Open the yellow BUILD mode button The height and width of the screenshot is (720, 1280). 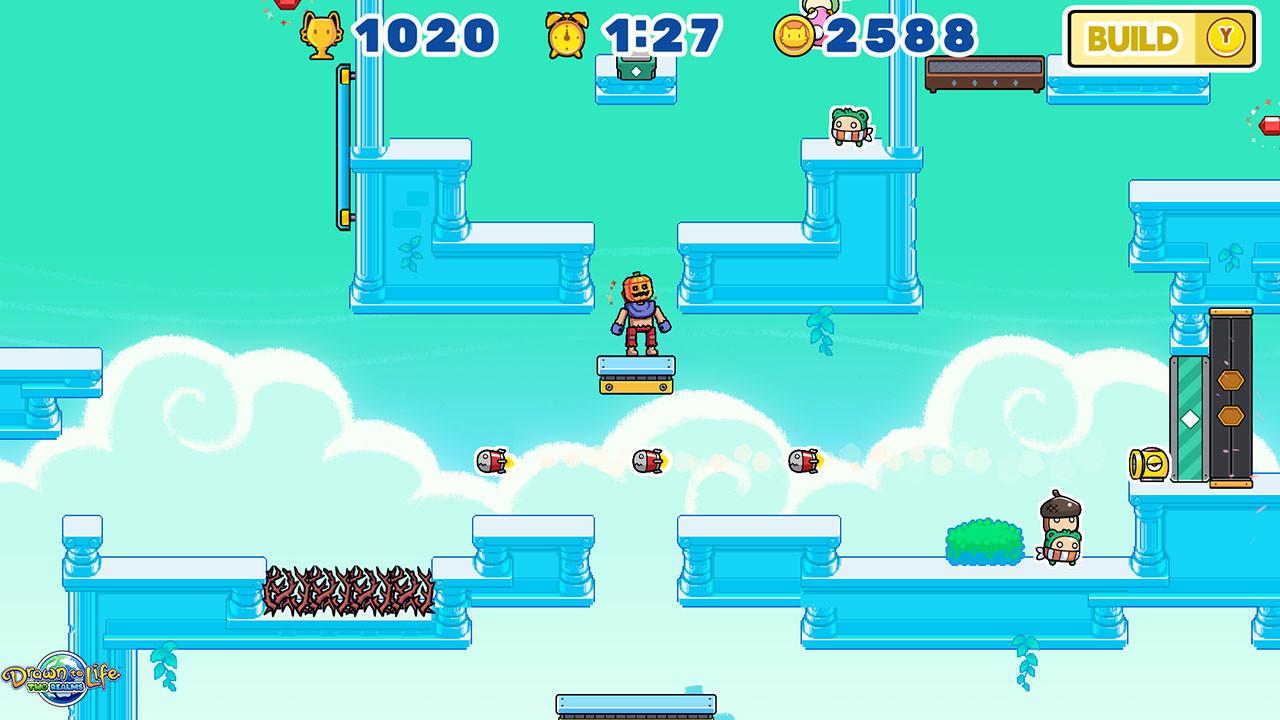point(1161,39)
